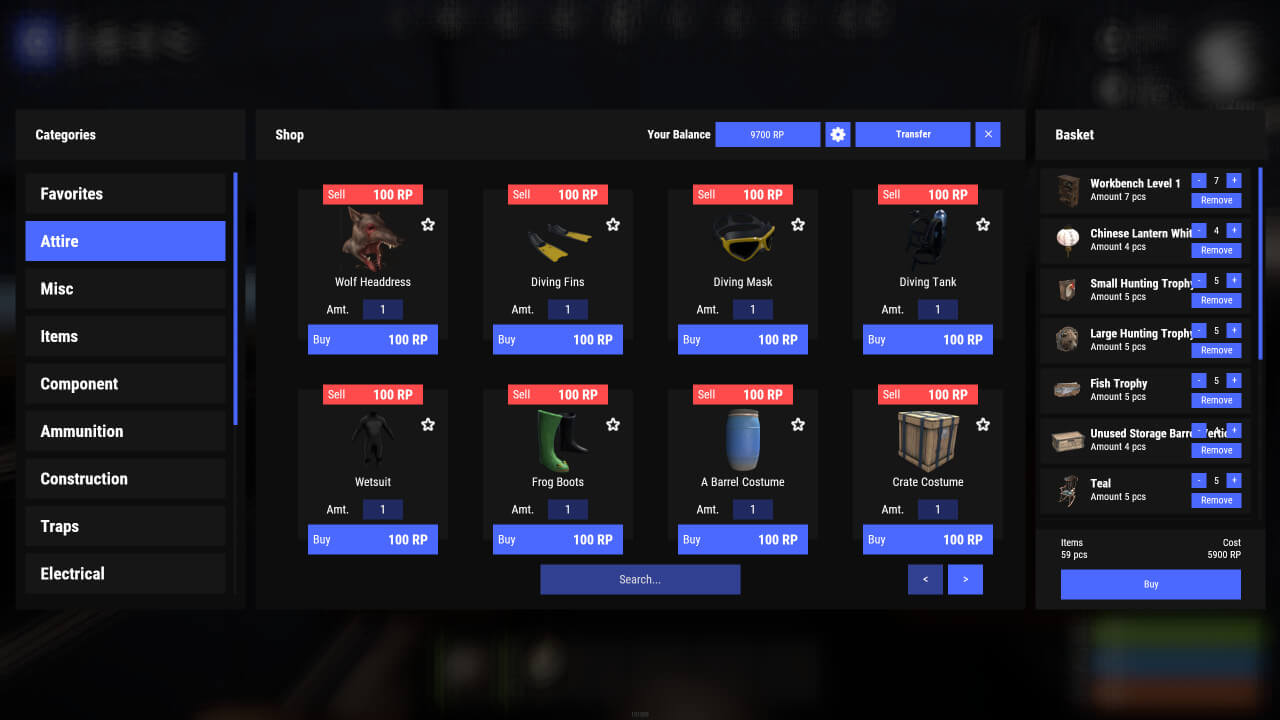Favorite the Wetsuit item

point(428,424)
